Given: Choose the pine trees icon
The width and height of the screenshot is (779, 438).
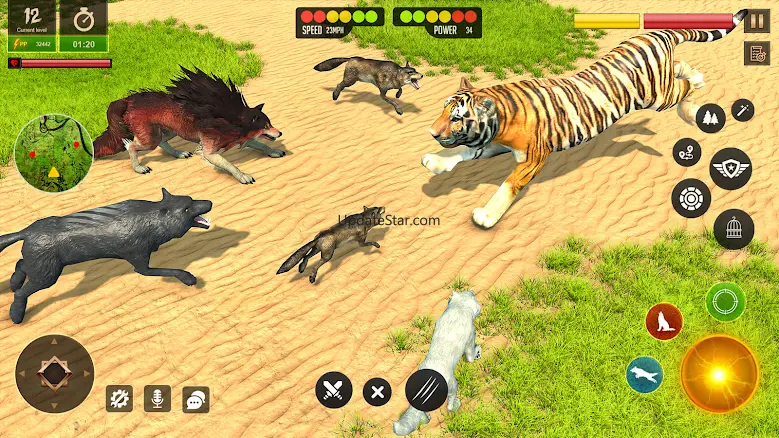Looking at the screenshot, I should point(710,118).
